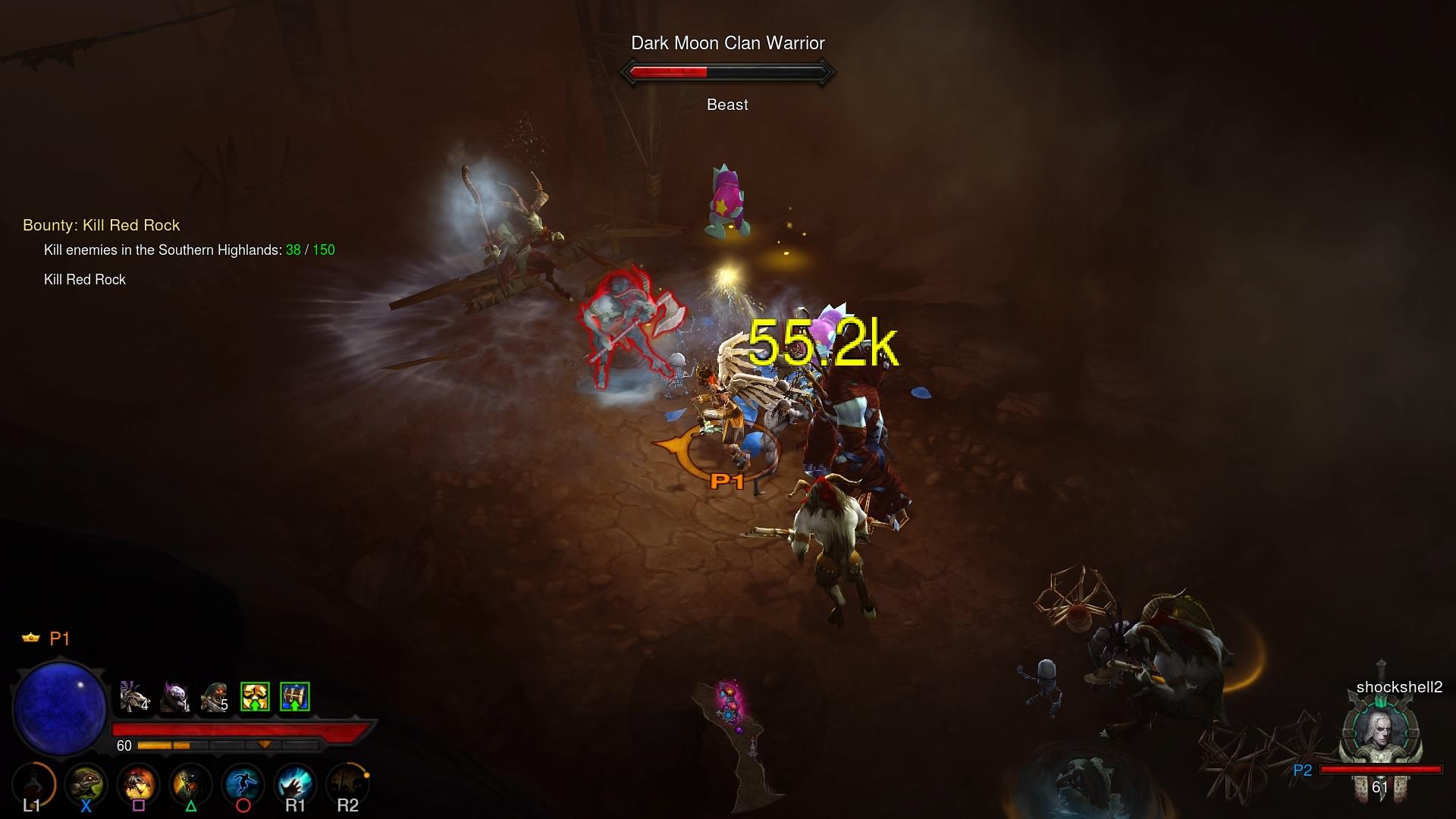View the red-eyed brute buff with count 5
Viewport: 1456px width, 819px height.
coord(215,696)
